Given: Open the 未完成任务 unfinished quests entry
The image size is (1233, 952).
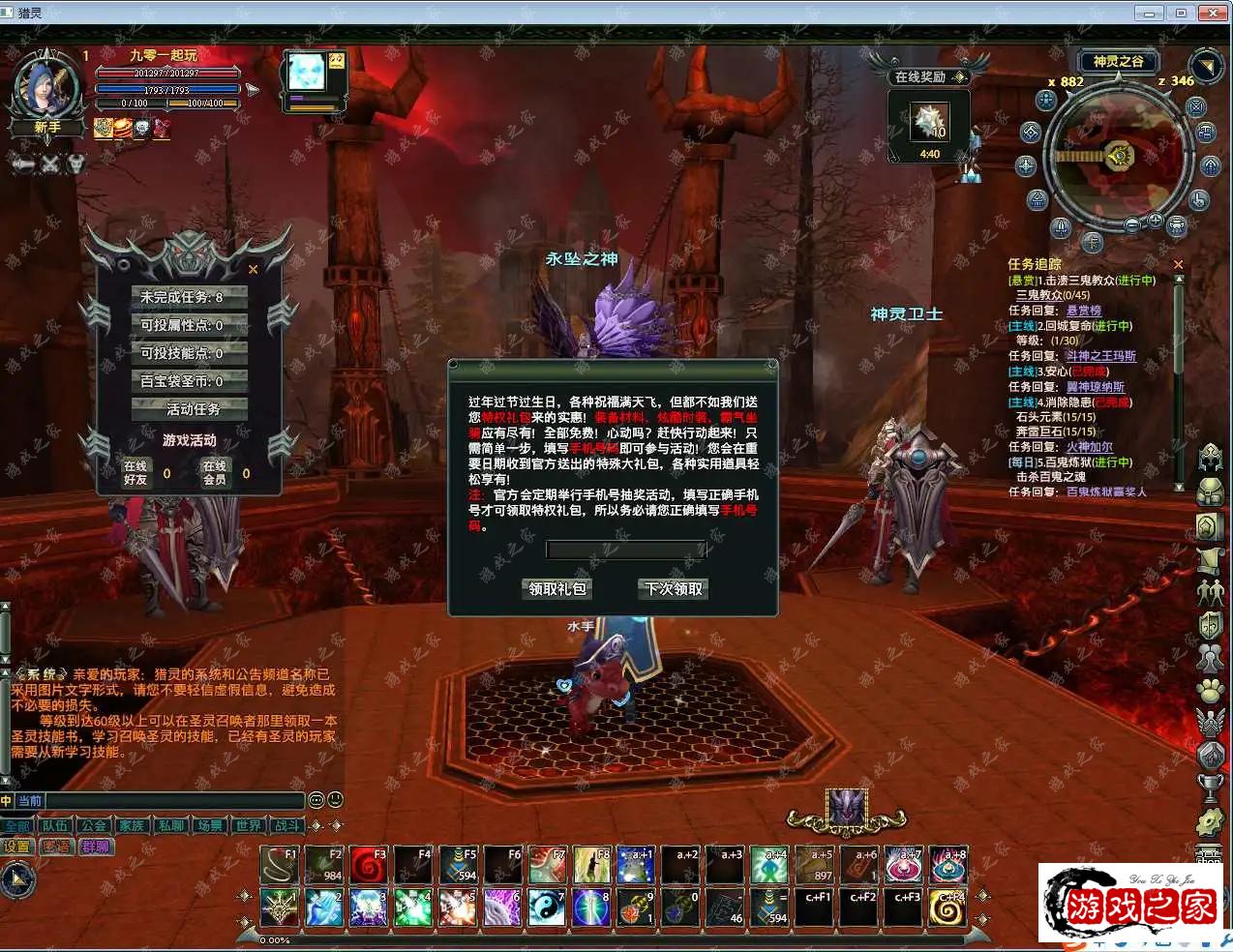Looking at the screenshot, I should pos(189,297).
